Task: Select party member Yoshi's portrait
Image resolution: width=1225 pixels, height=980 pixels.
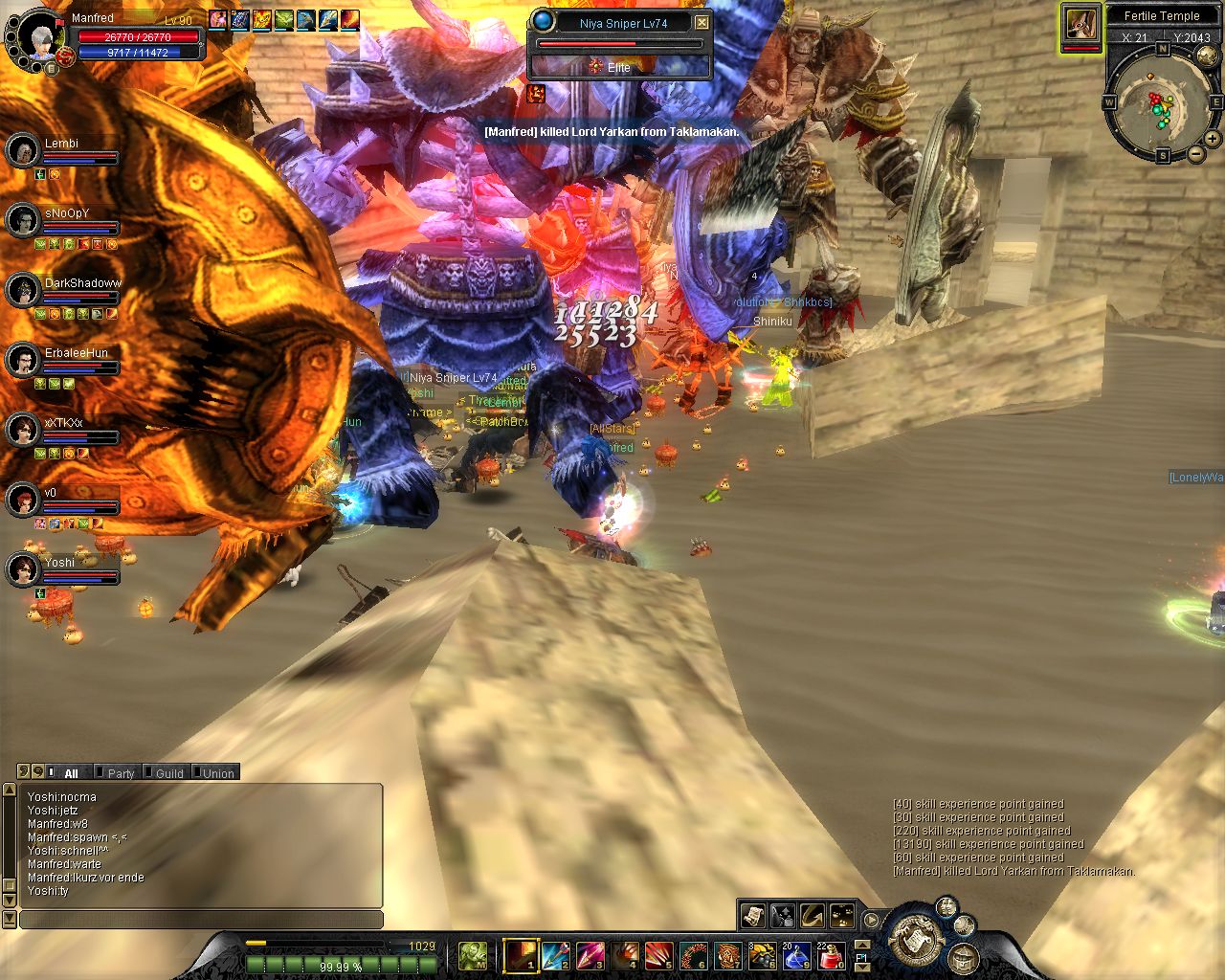Action: pyautogui.click(x=22, y=569)
